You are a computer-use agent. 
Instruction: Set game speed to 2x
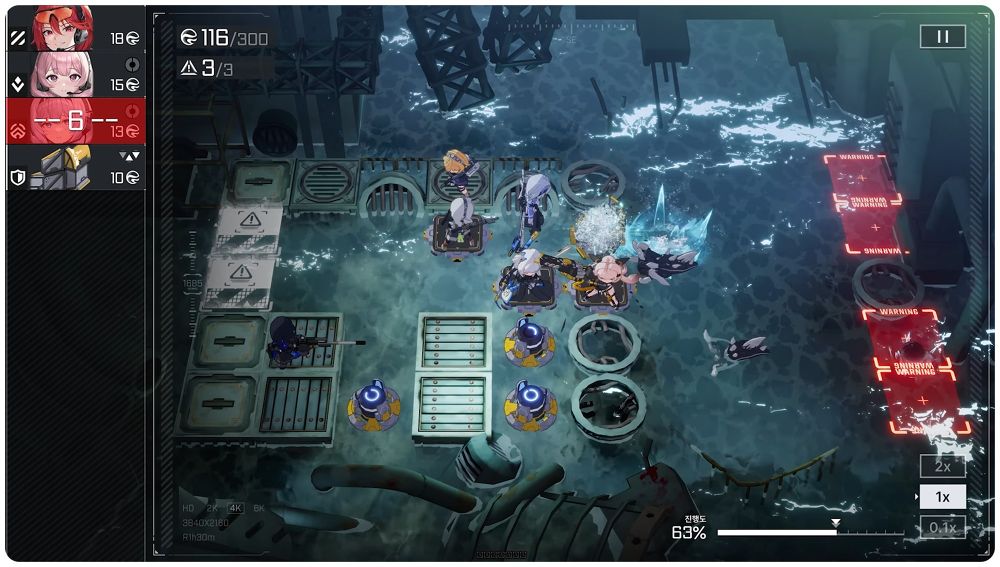(x=942, y=467)
